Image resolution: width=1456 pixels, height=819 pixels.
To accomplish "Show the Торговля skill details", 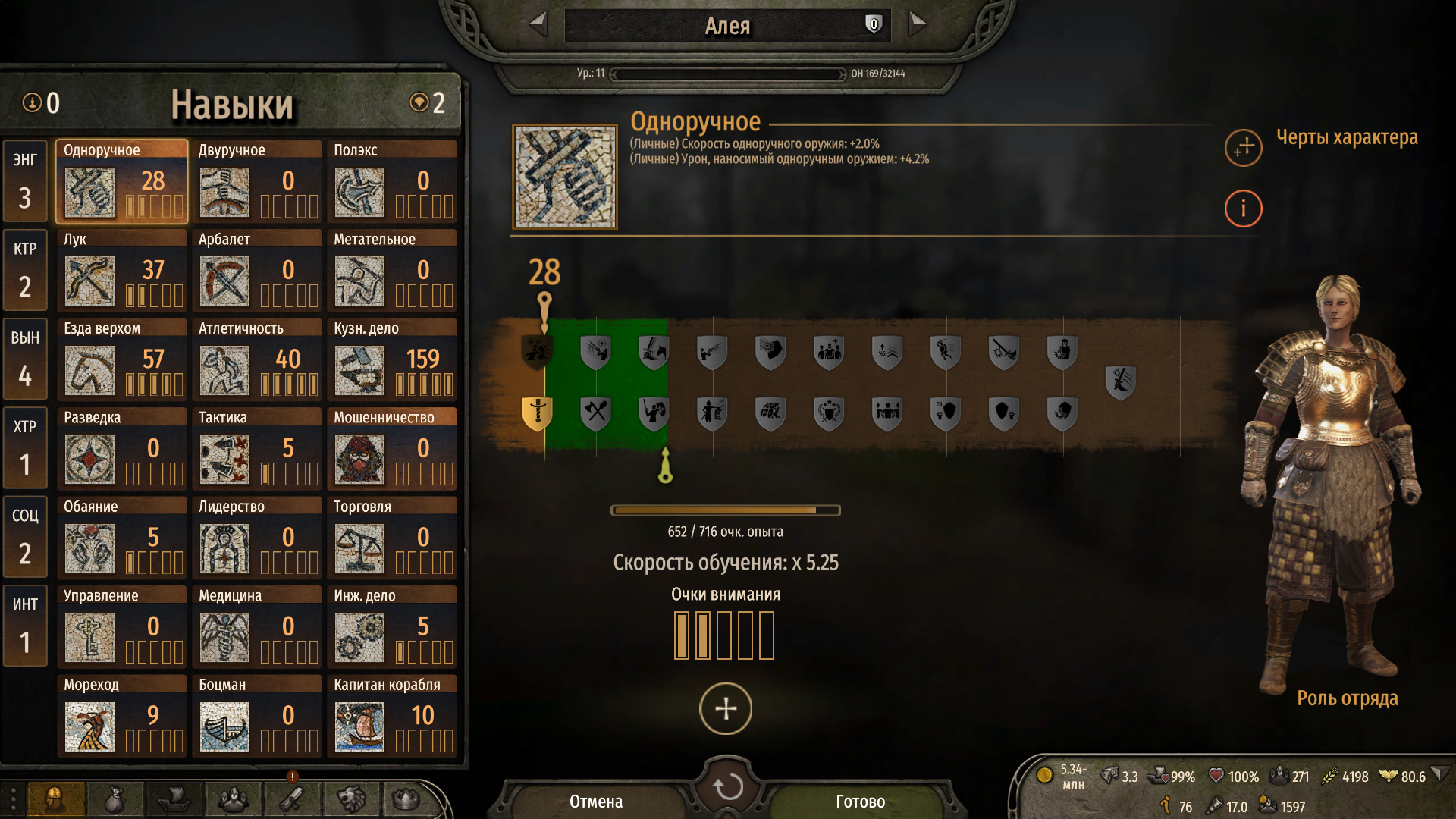I will click(392, 538).
